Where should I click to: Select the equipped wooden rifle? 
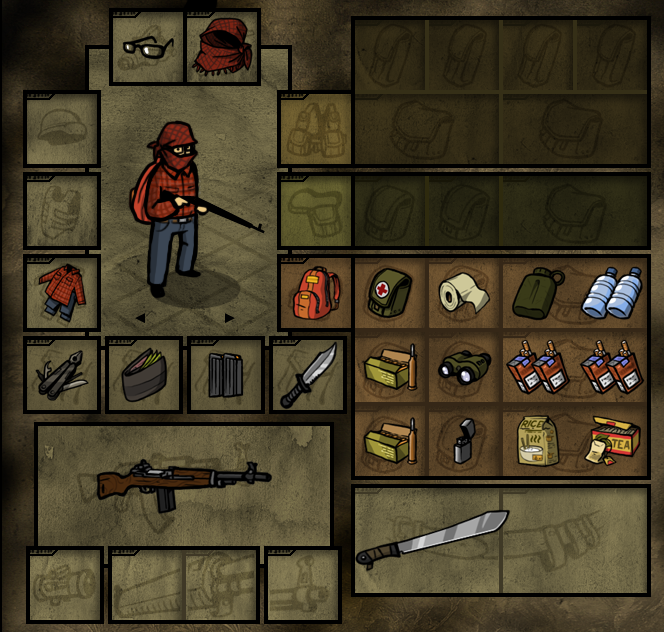[184, 484]
